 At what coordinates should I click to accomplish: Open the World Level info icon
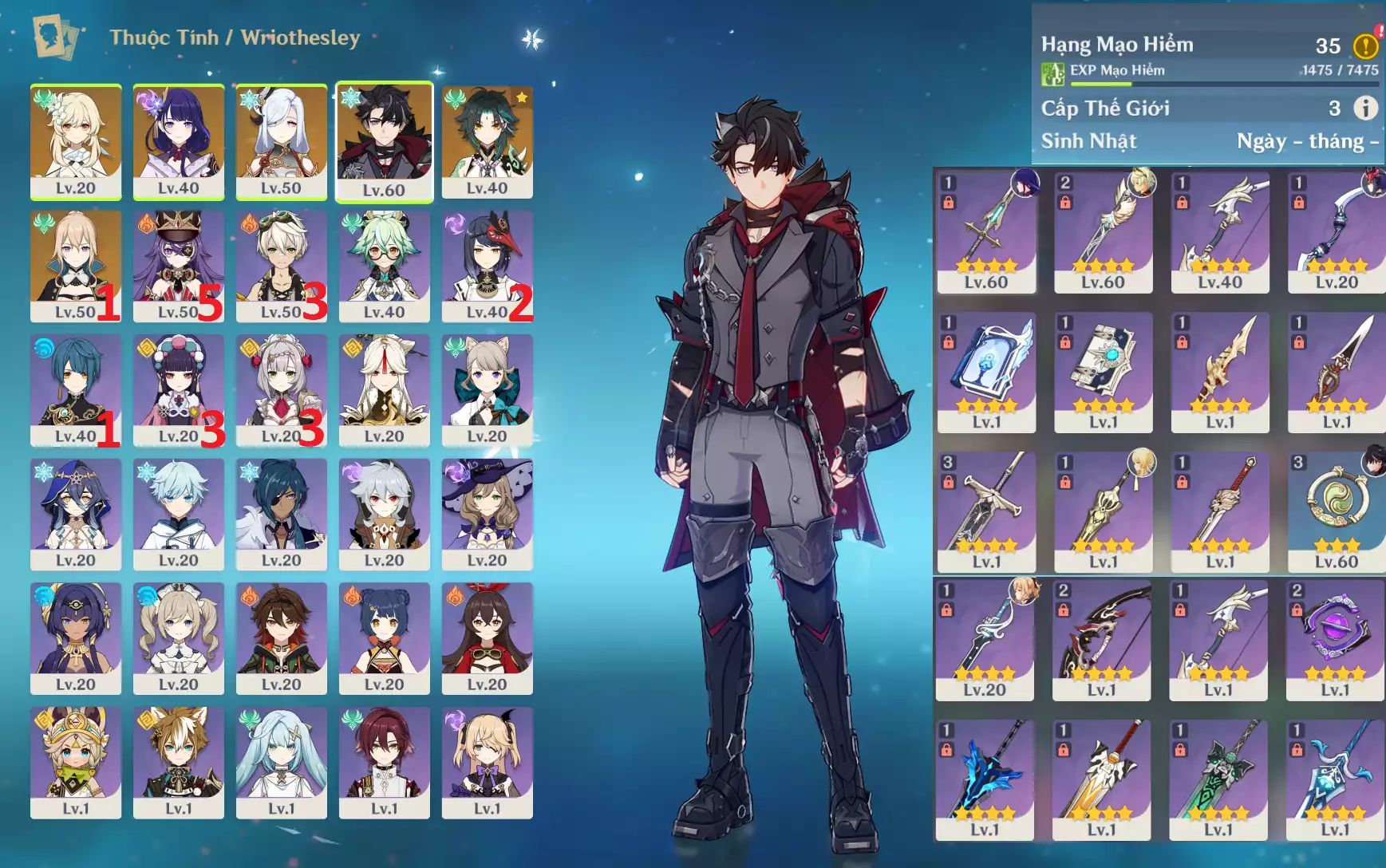pyautogui.click(x=1365, y=108)
